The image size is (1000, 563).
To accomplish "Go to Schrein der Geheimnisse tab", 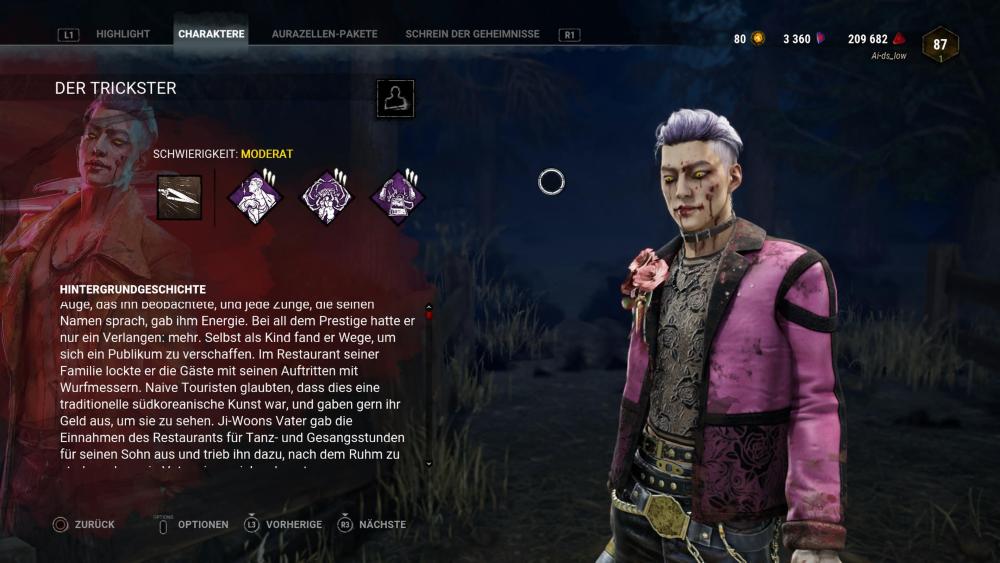I will click(x=472, y=34).
